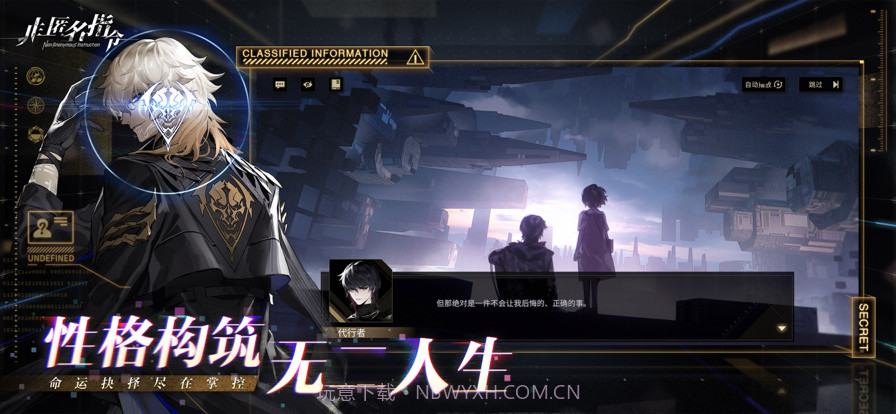Open the story record book icon
The height and width of the screenshot is (414, 896).
pyautogui.click(x=336, y=85)
